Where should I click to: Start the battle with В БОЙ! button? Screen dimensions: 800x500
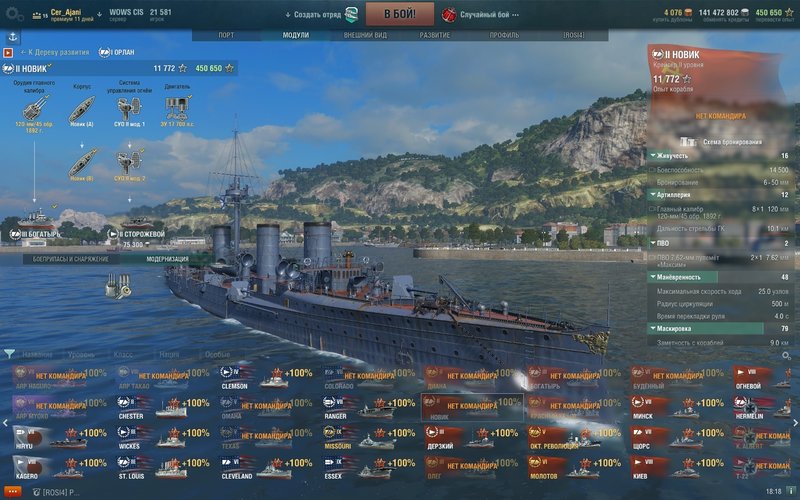[398, 15]
